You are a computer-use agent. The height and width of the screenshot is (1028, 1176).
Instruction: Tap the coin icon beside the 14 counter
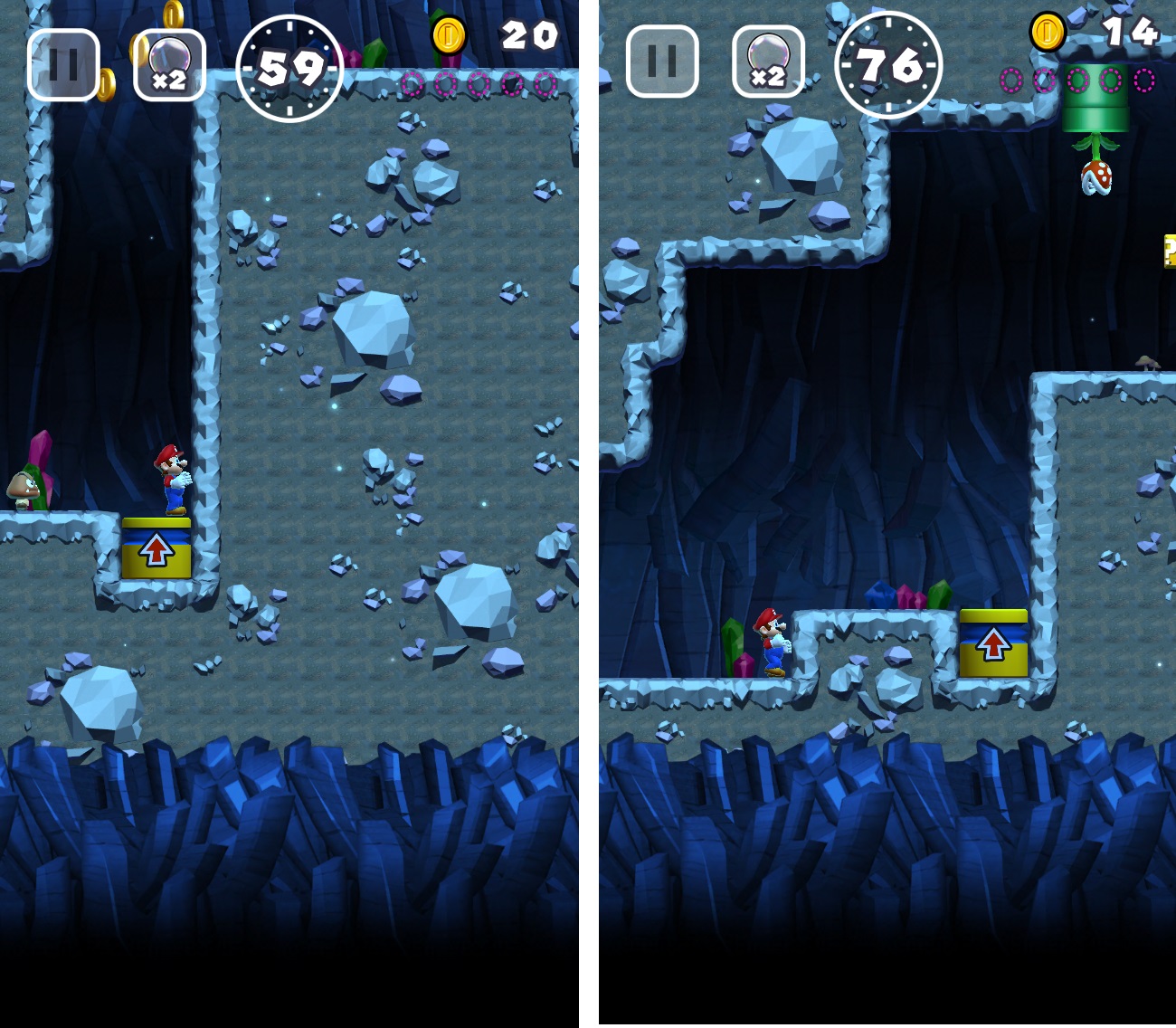[x=1048, y=30]
